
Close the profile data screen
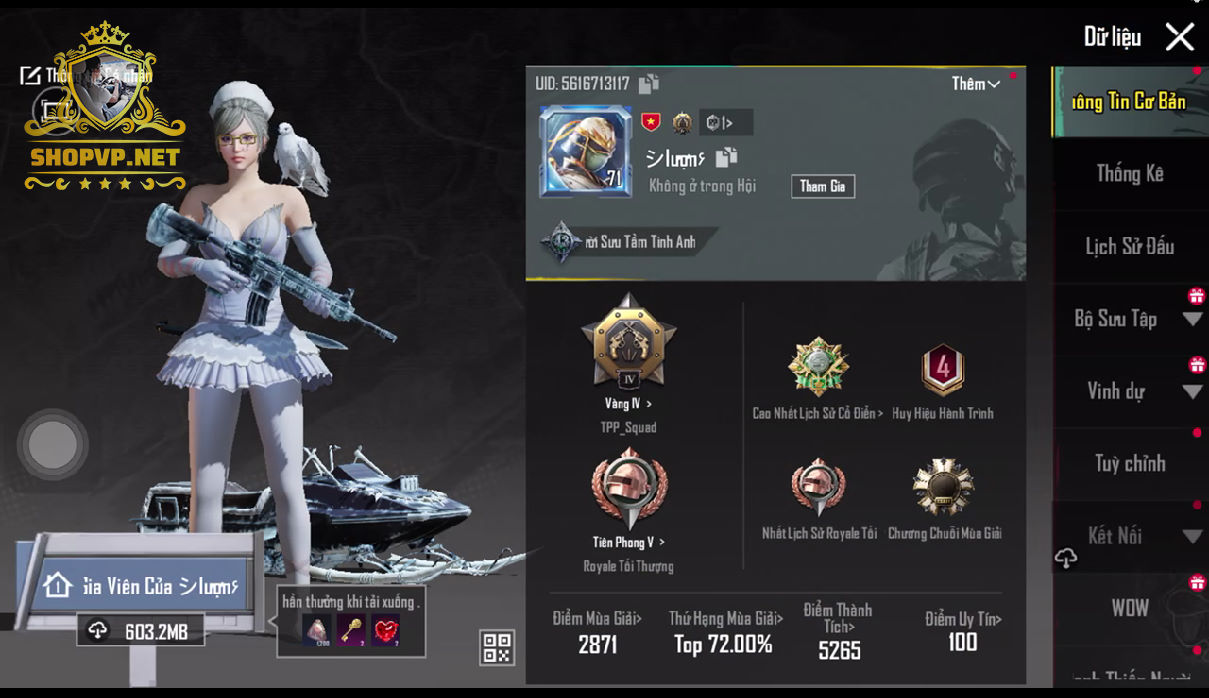(1180, 37)
